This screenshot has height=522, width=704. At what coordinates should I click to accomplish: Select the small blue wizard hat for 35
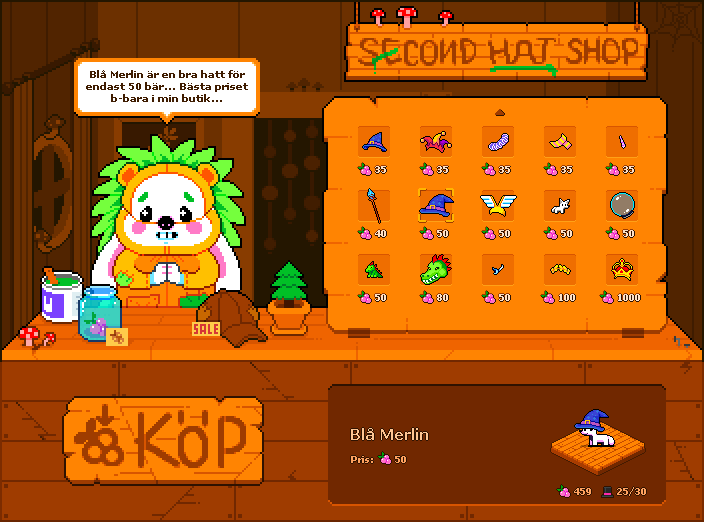(372, 142)
